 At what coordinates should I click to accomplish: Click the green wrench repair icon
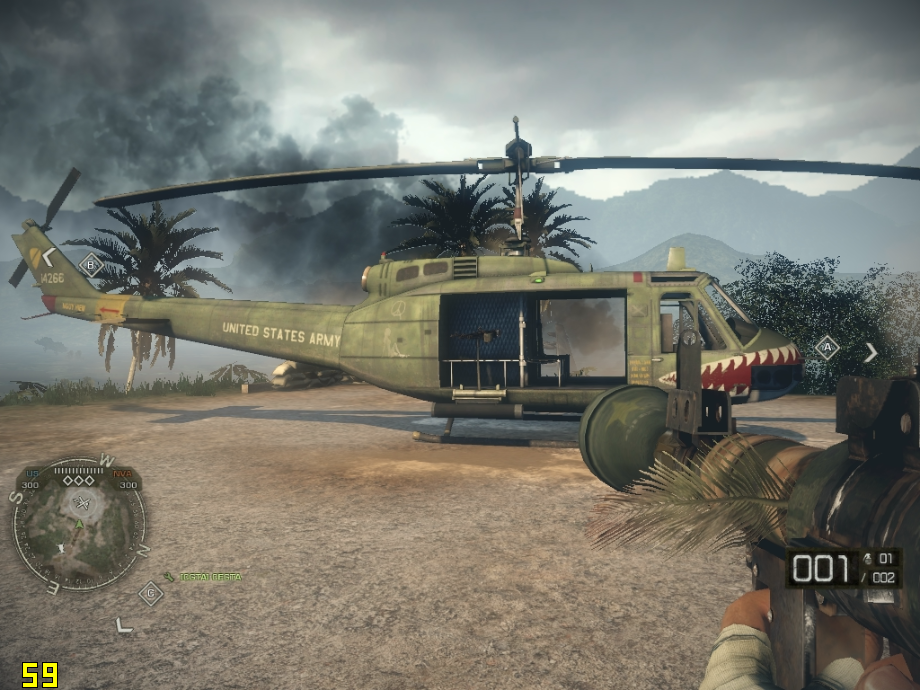tap(169, 577)
